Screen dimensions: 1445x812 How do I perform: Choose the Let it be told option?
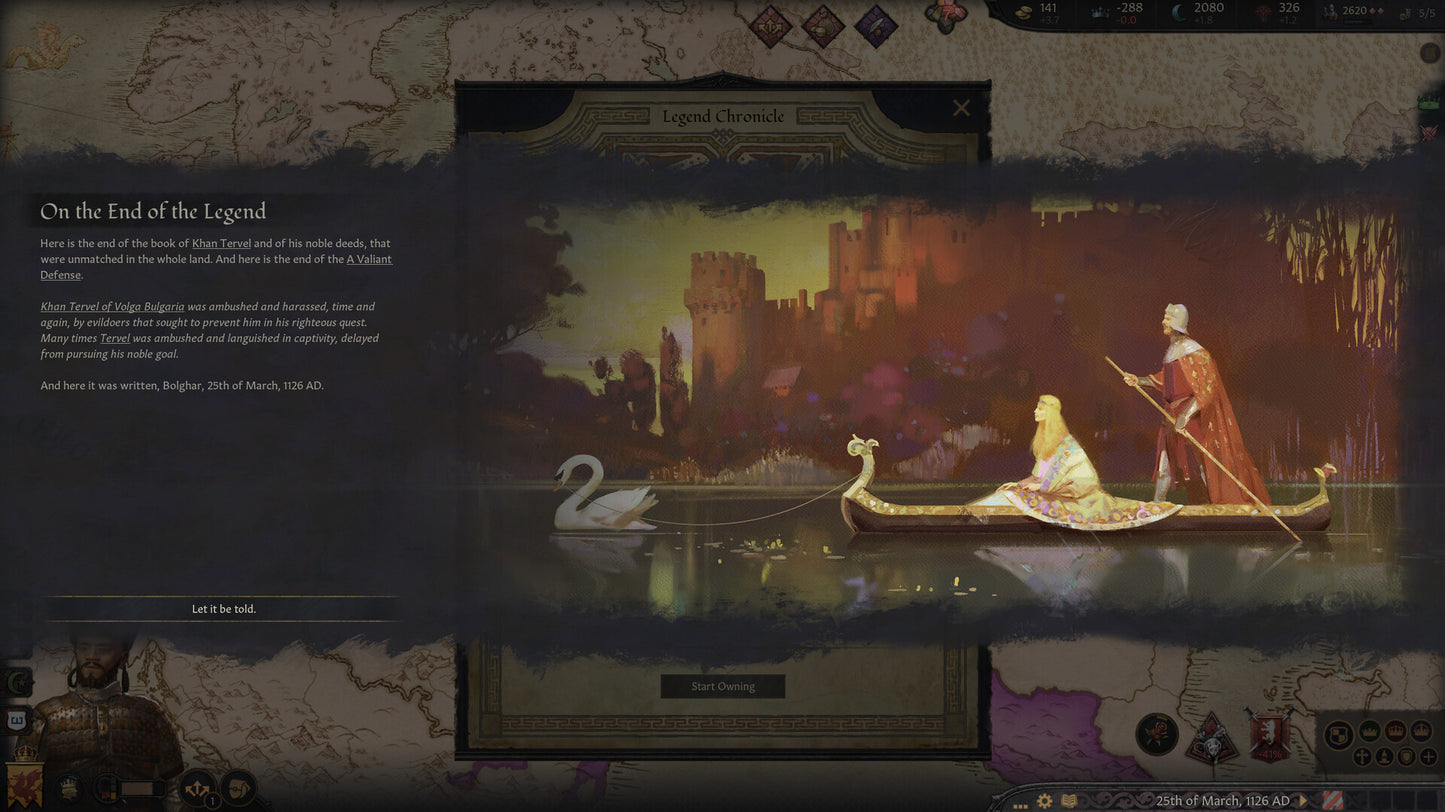click(222, 608)
